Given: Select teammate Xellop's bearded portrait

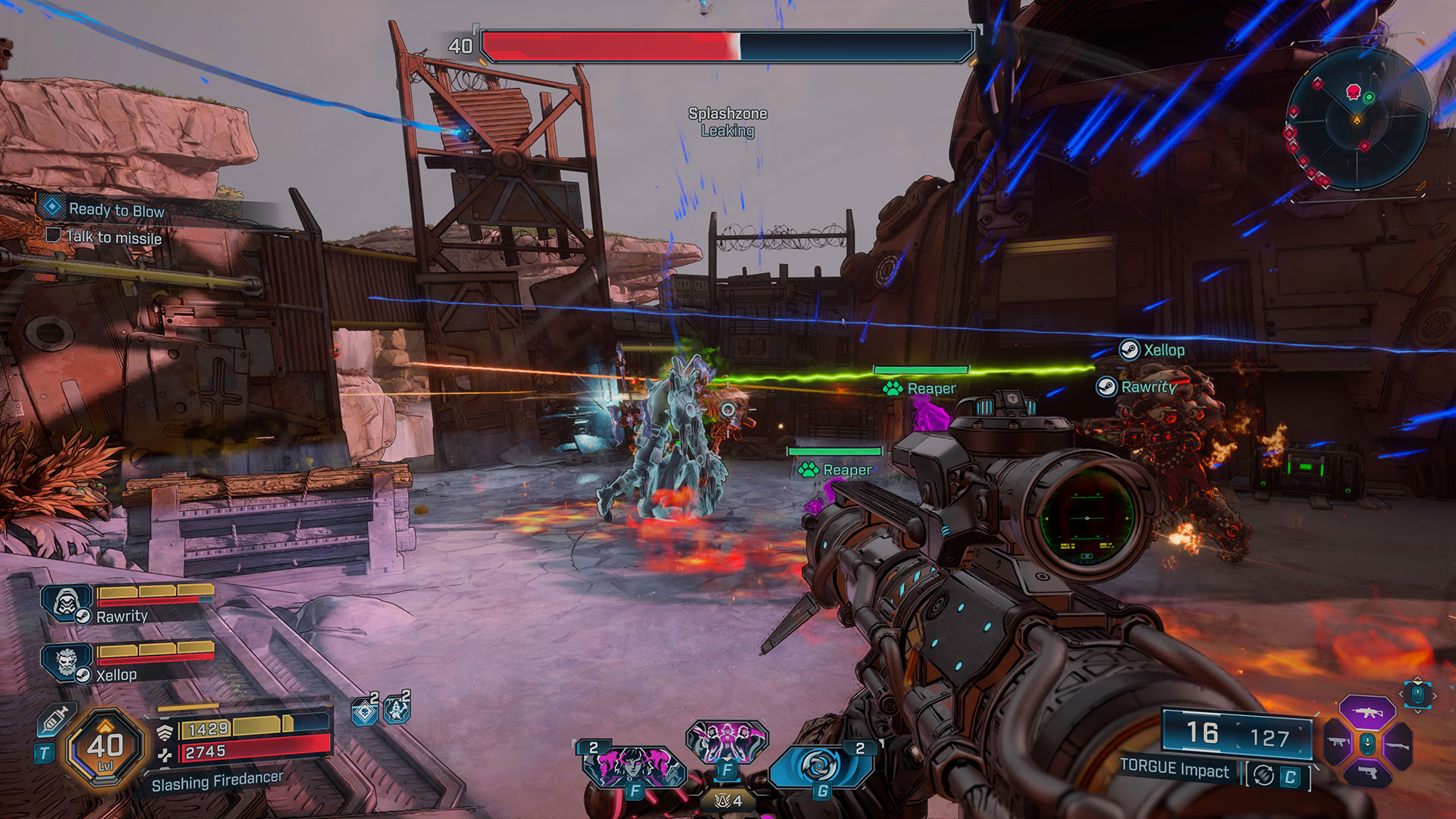Looking at the screenshot, I should click(66, 661).
